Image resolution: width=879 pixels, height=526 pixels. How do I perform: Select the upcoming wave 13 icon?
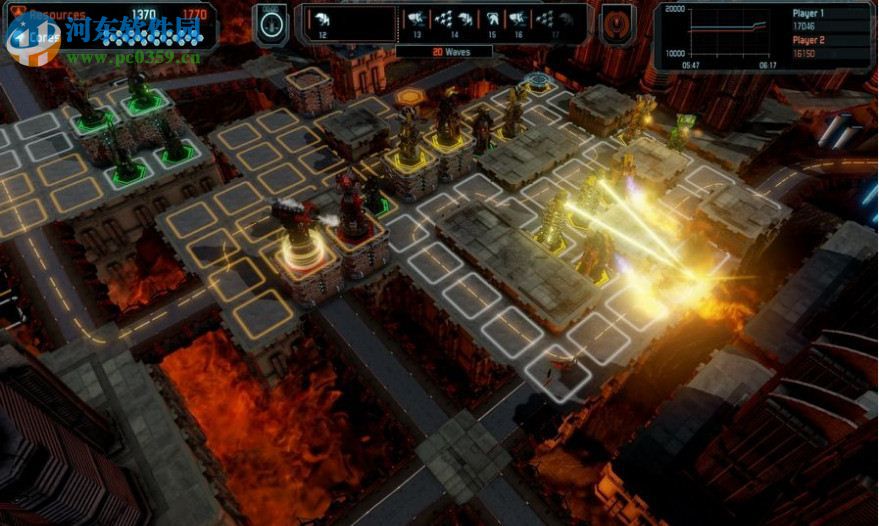click(x=416, y=19)
